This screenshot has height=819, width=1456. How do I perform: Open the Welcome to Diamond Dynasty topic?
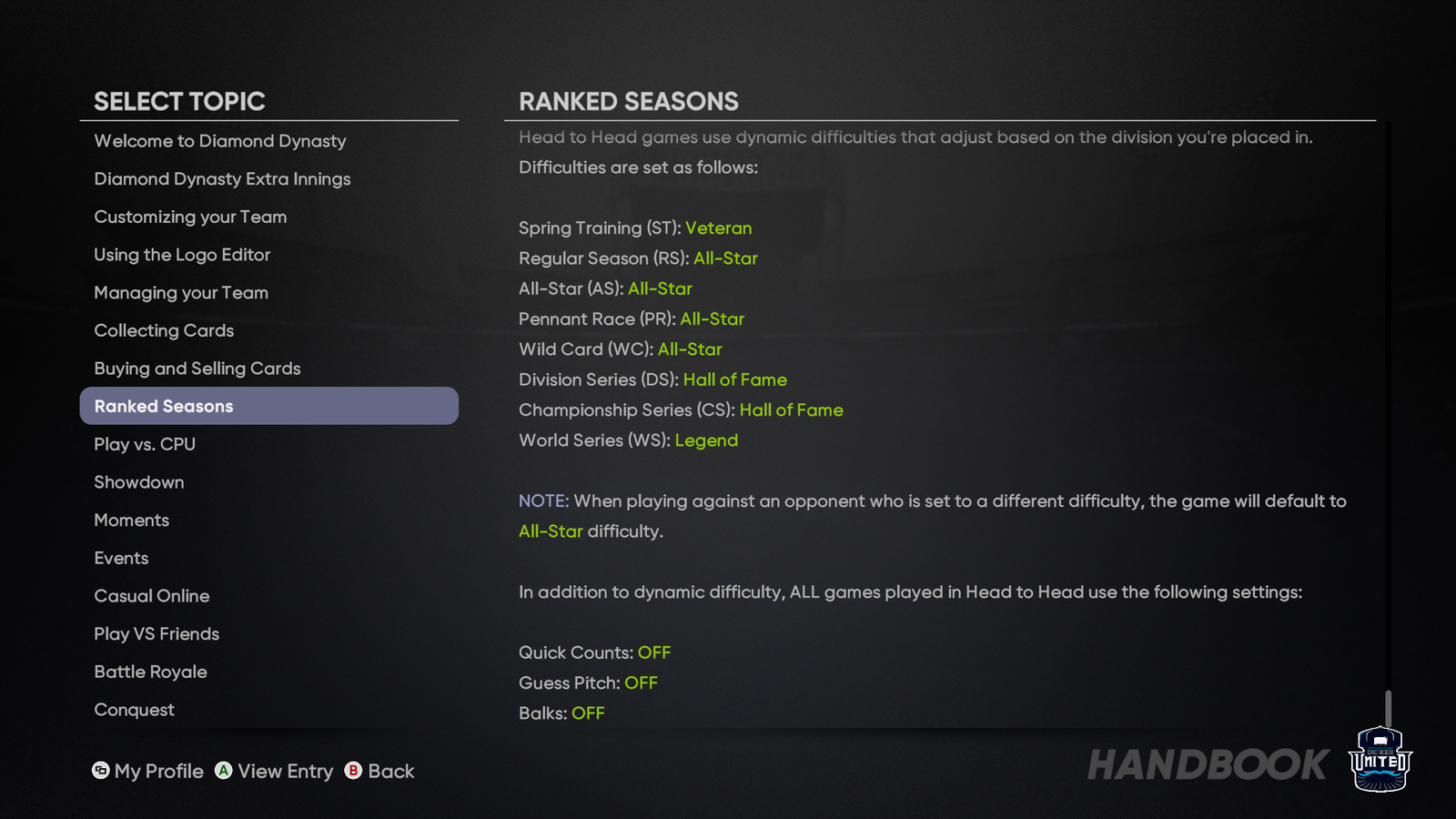point(219,141)
